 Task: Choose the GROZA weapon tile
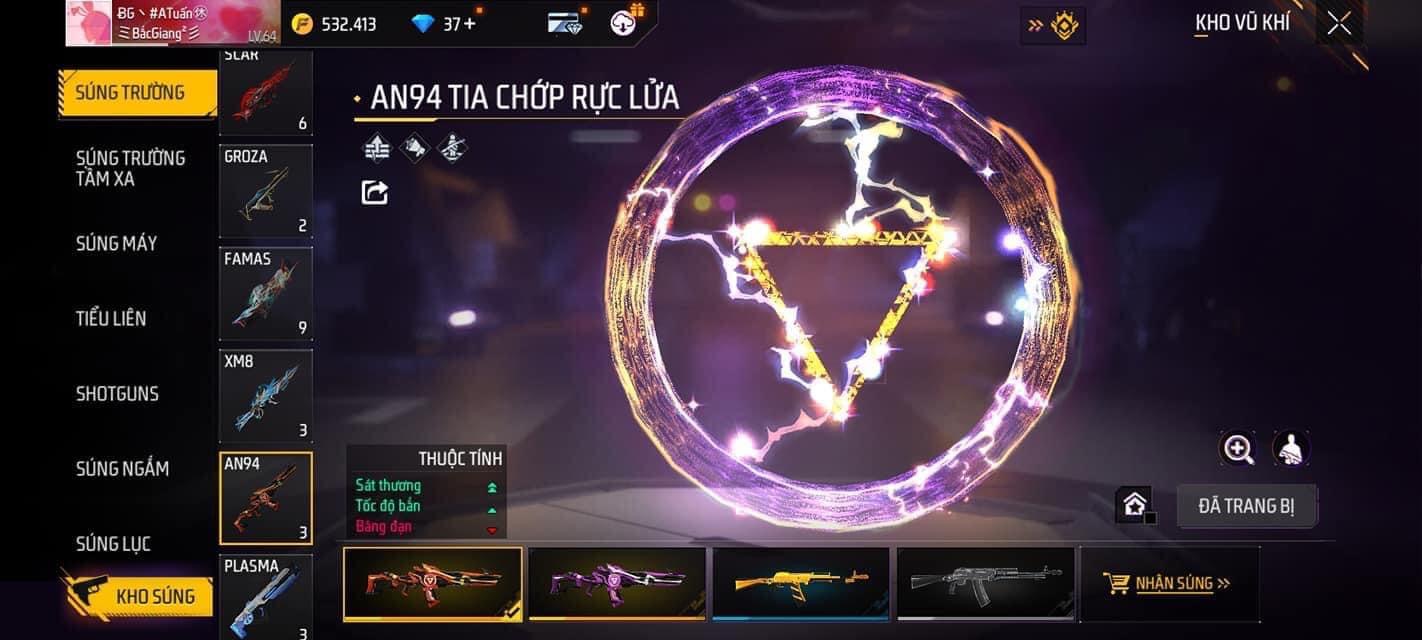coord(266,191)
